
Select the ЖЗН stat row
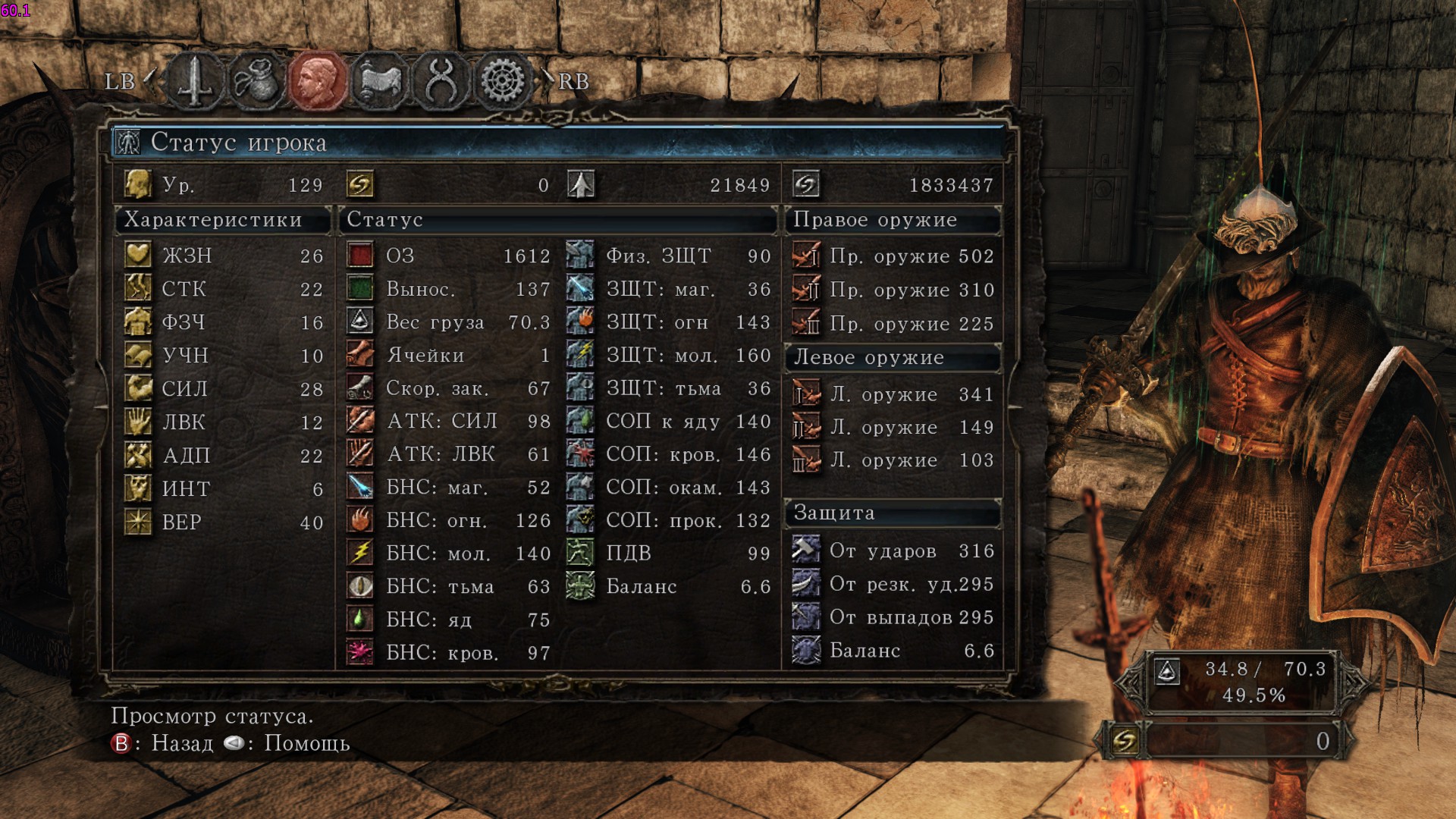[x=224, y=256]
